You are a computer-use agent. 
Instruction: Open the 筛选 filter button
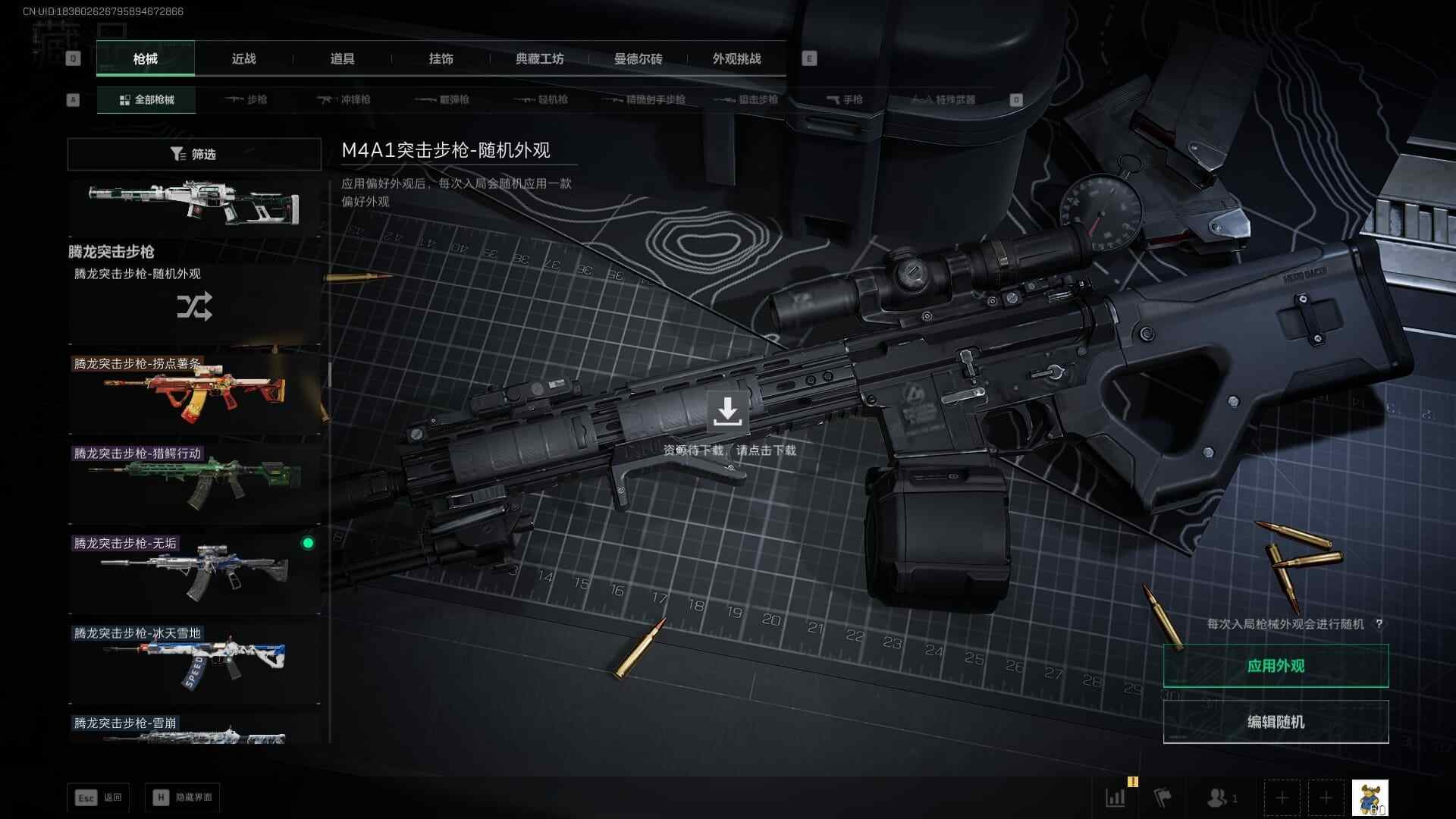coord(194,154)
